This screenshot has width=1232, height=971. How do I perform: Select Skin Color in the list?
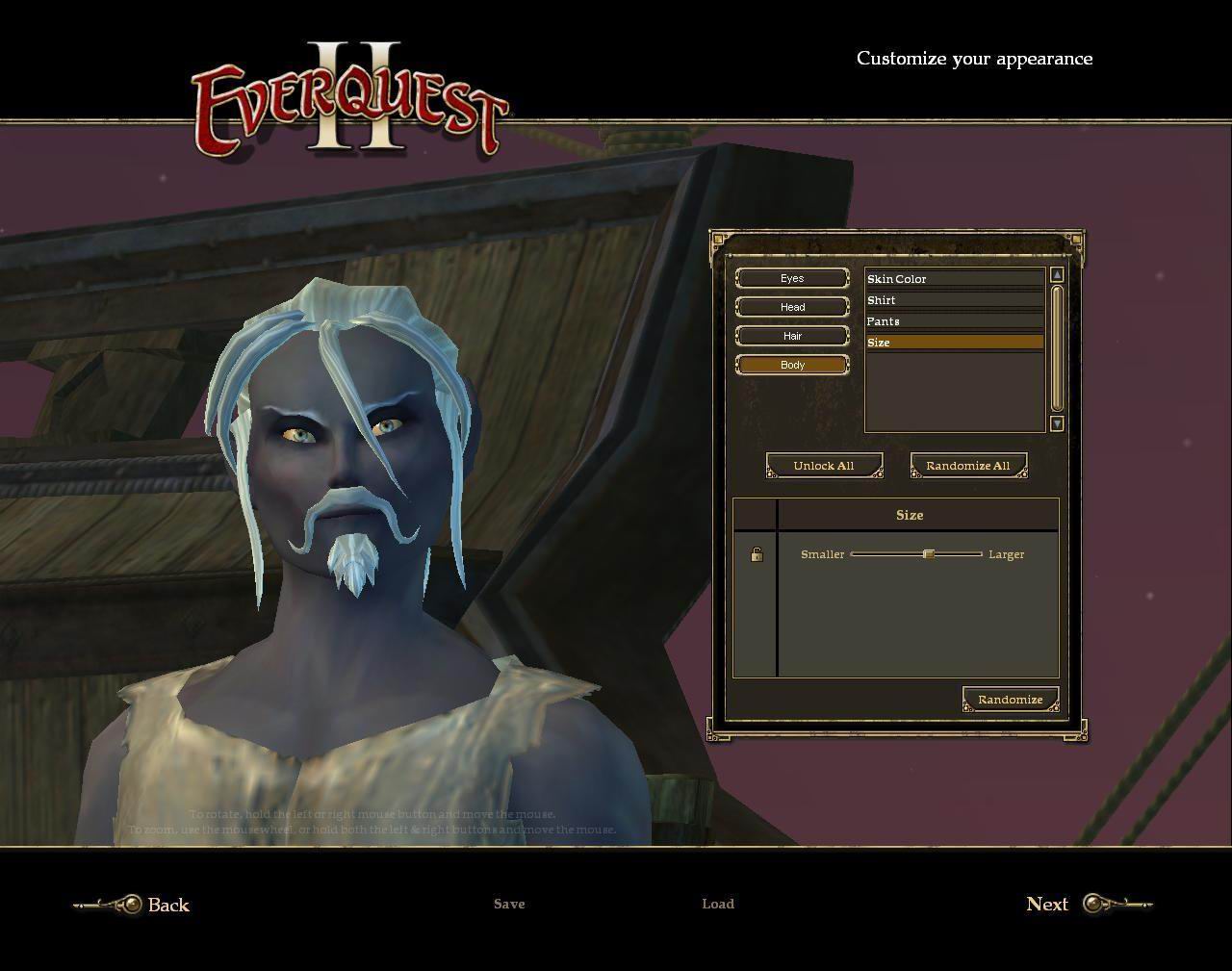(x=954, y=279)
